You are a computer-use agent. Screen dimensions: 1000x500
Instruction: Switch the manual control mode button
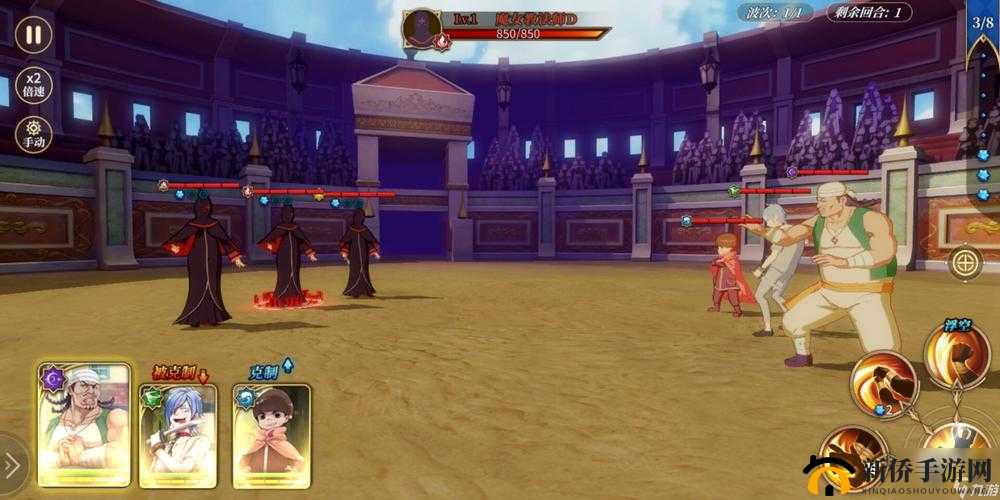tap(34, 133)
